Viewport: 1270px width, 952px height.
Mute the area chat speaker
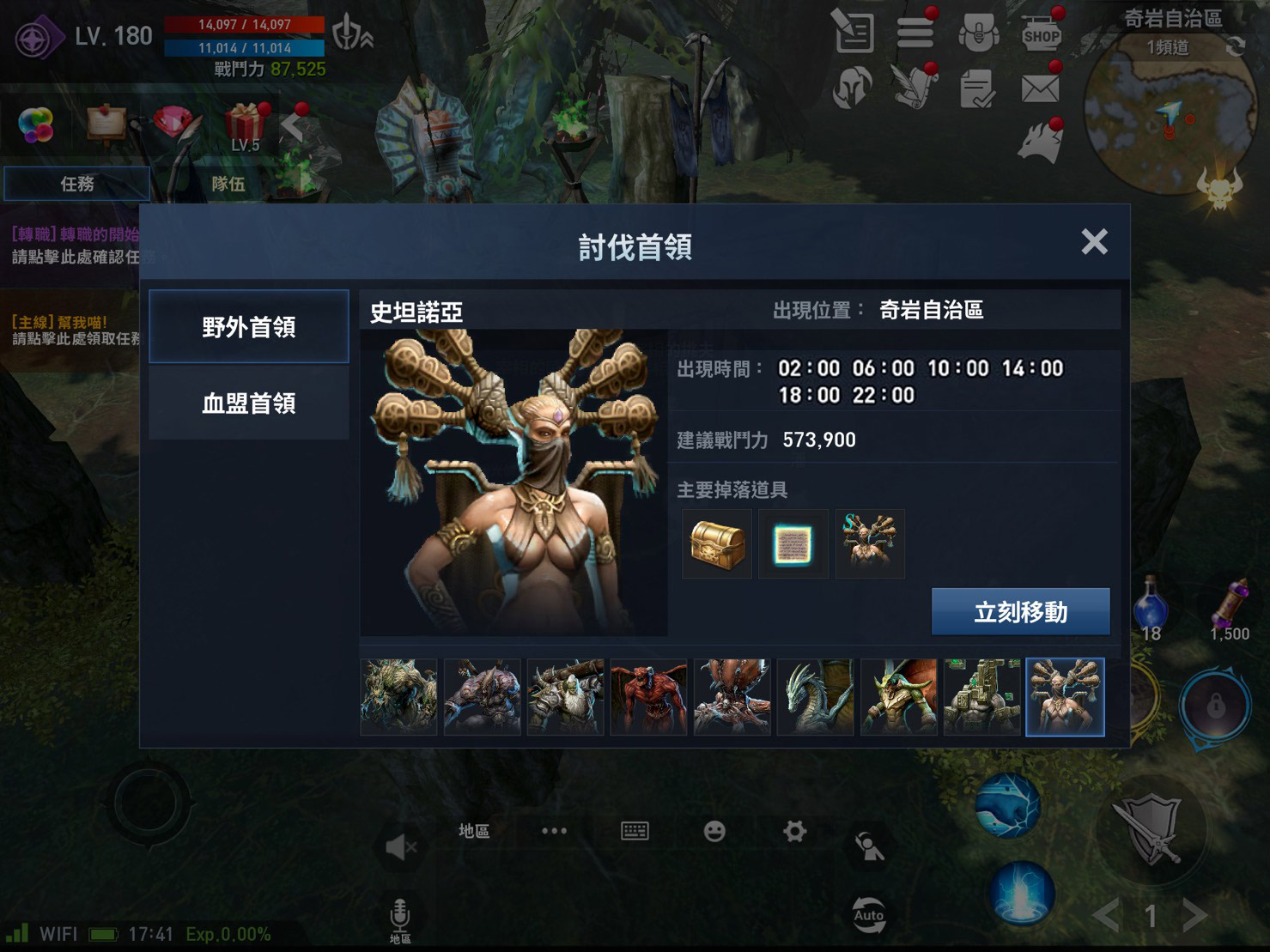(399, 846)
